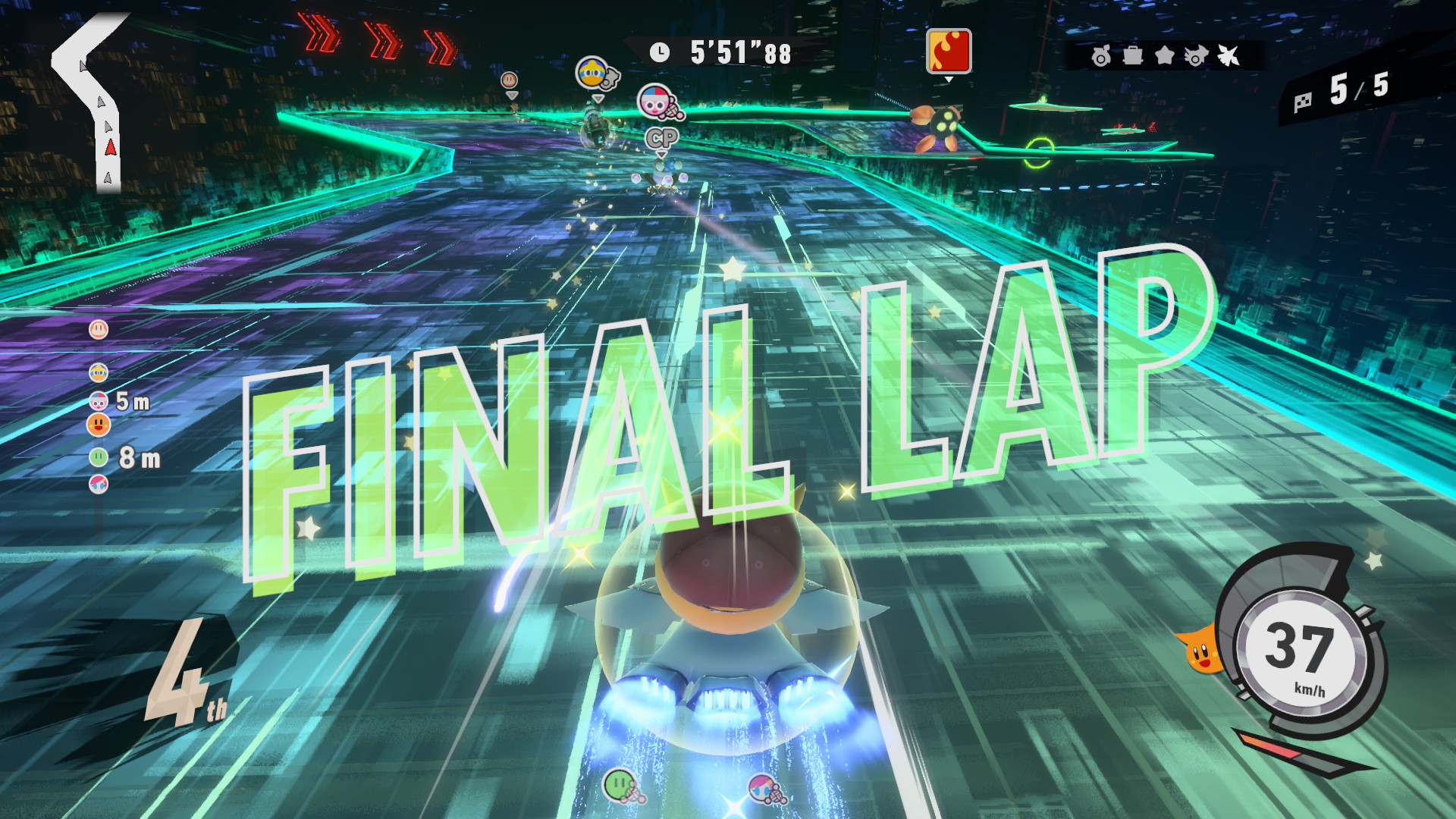Select the CP label above the distant racer
Viewport: 1456px width, 819px height.
[x=661, y=138]
